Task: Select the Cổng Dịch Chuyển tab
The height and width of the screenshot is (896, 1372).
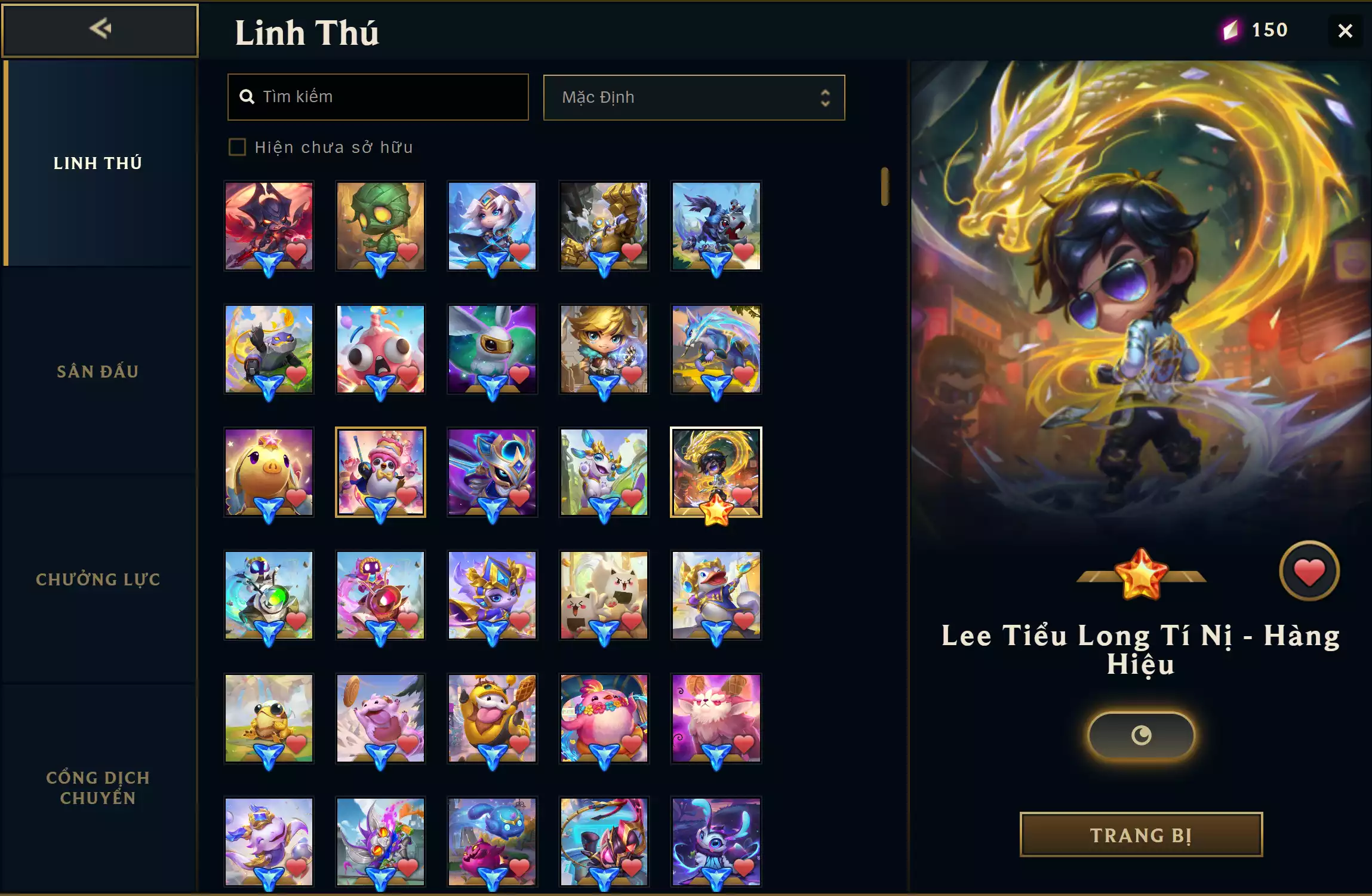Action: (98, 787)
